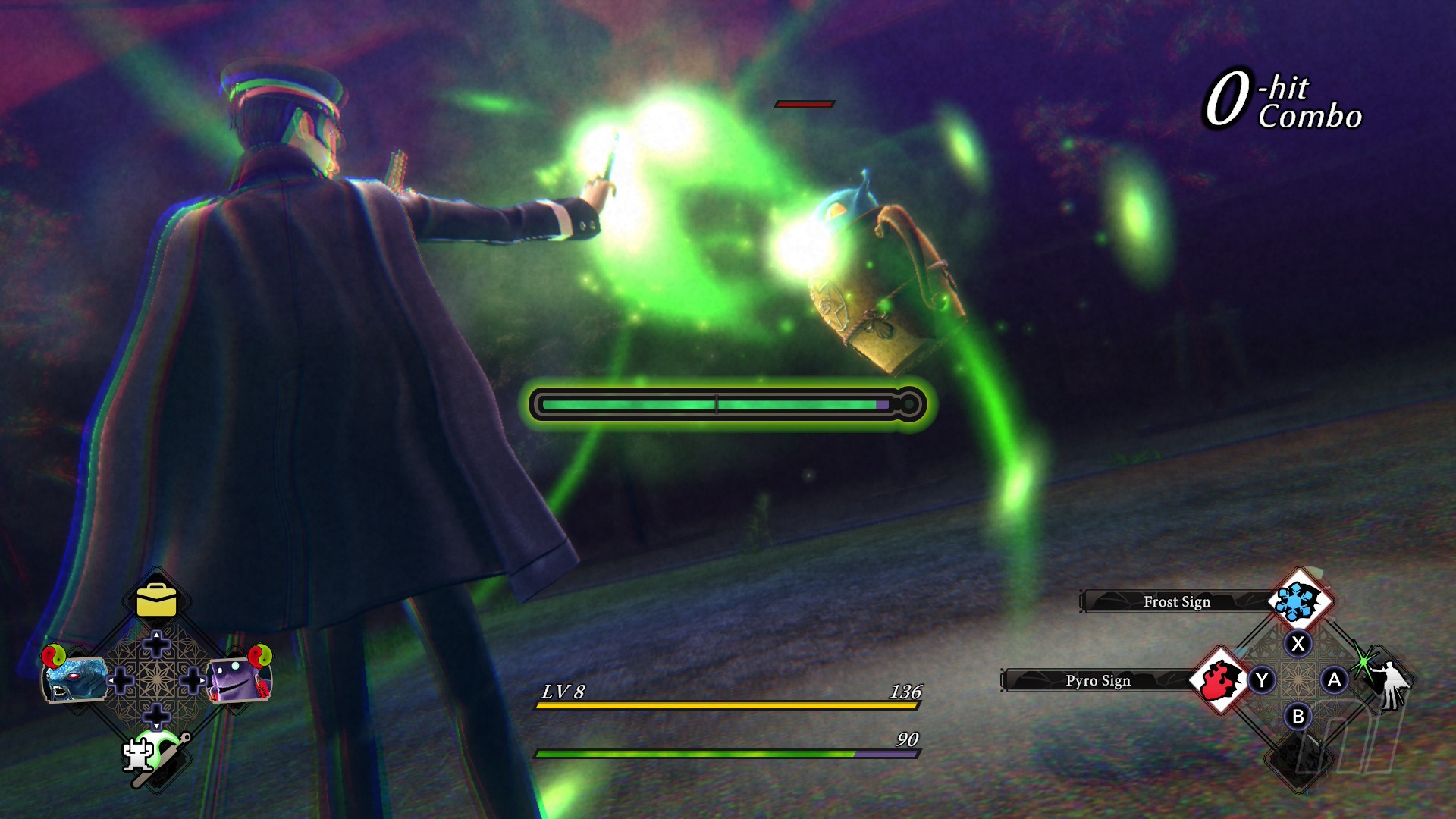The image size is (1456, 819).
Task: Open the yellow briefcase item menu
Action: pyautogui.click(x=156, y=601)
